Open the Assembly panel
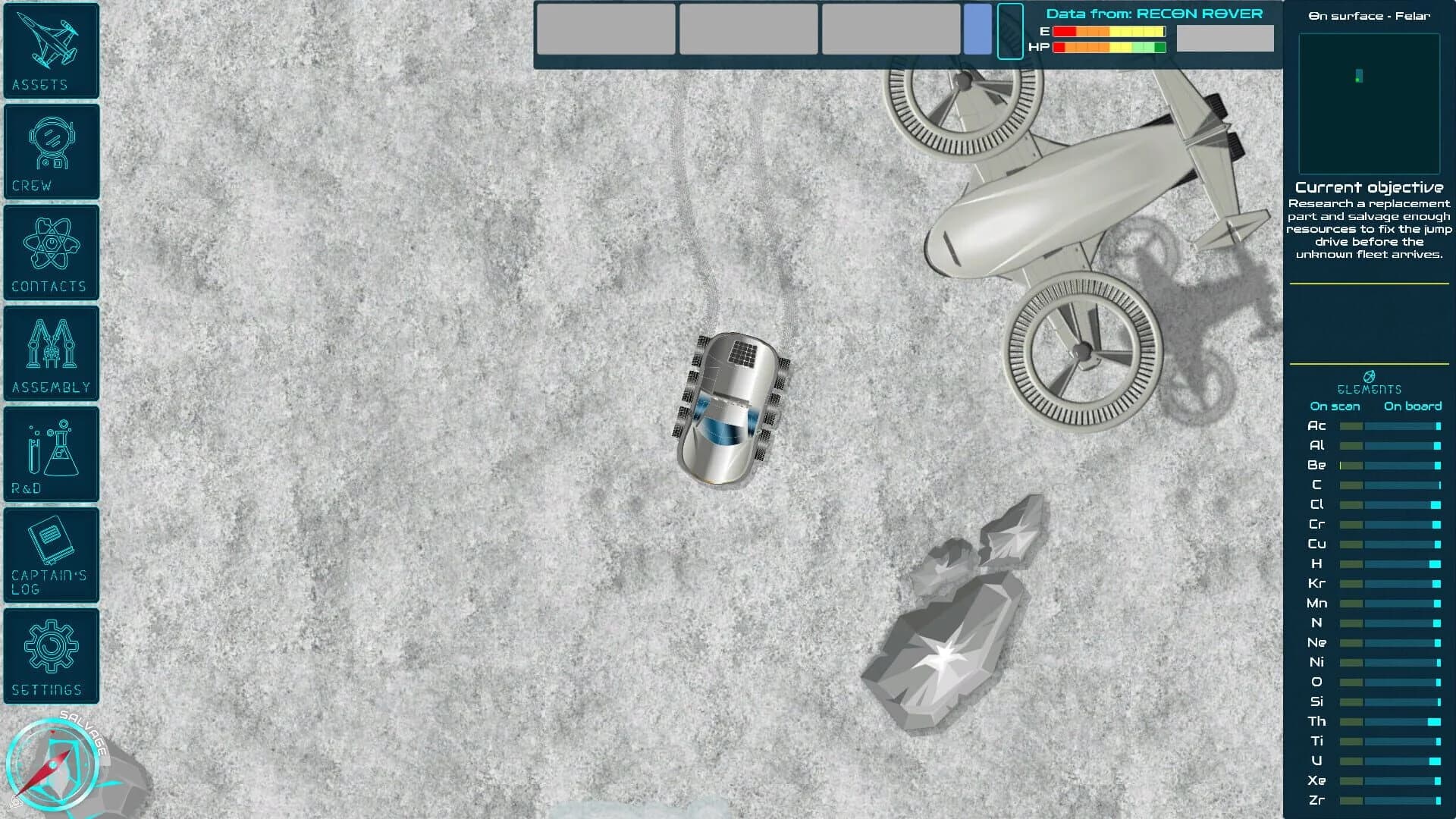 (50, 353)
